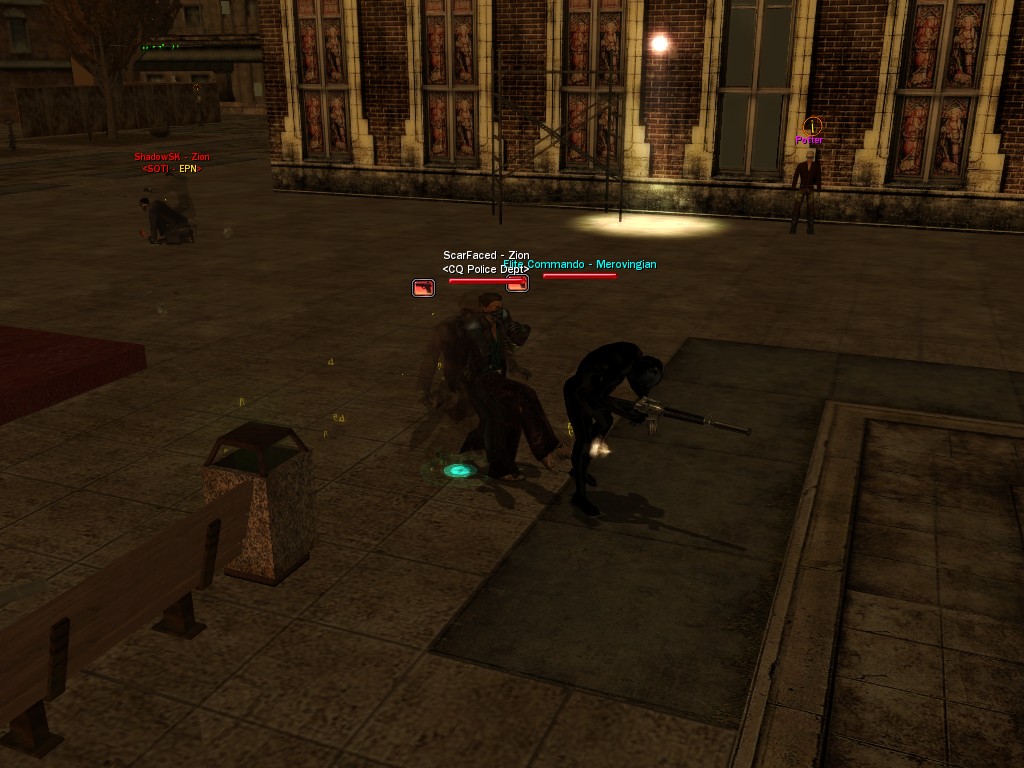Image resolution: width=1024 pixels, height=768 pixels.
Task: Choose the Potter NPC name marker
Action: 809,141
